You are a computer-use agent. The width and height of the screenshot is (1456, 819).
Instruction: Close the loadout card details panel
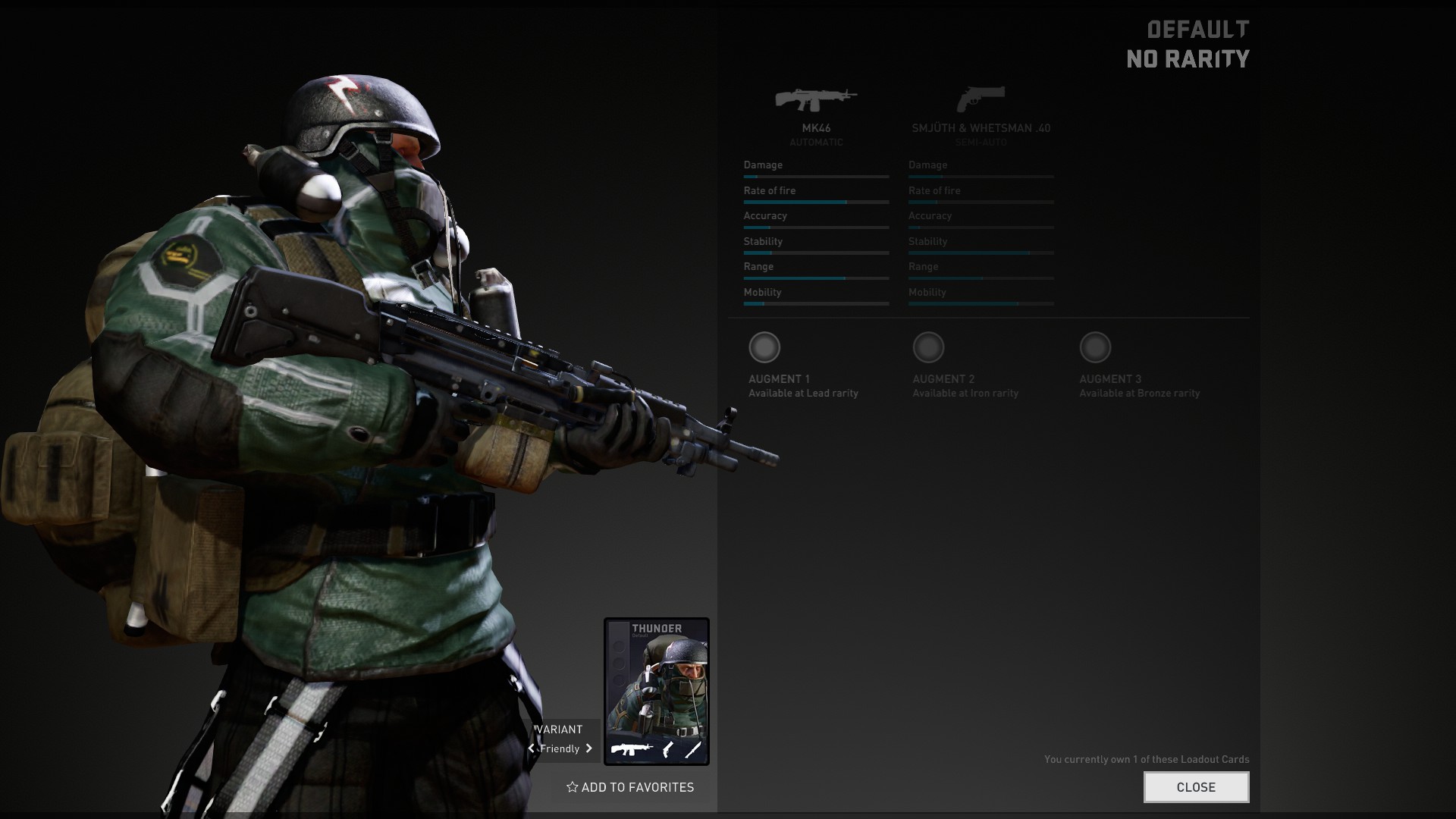click(1196, 787)
